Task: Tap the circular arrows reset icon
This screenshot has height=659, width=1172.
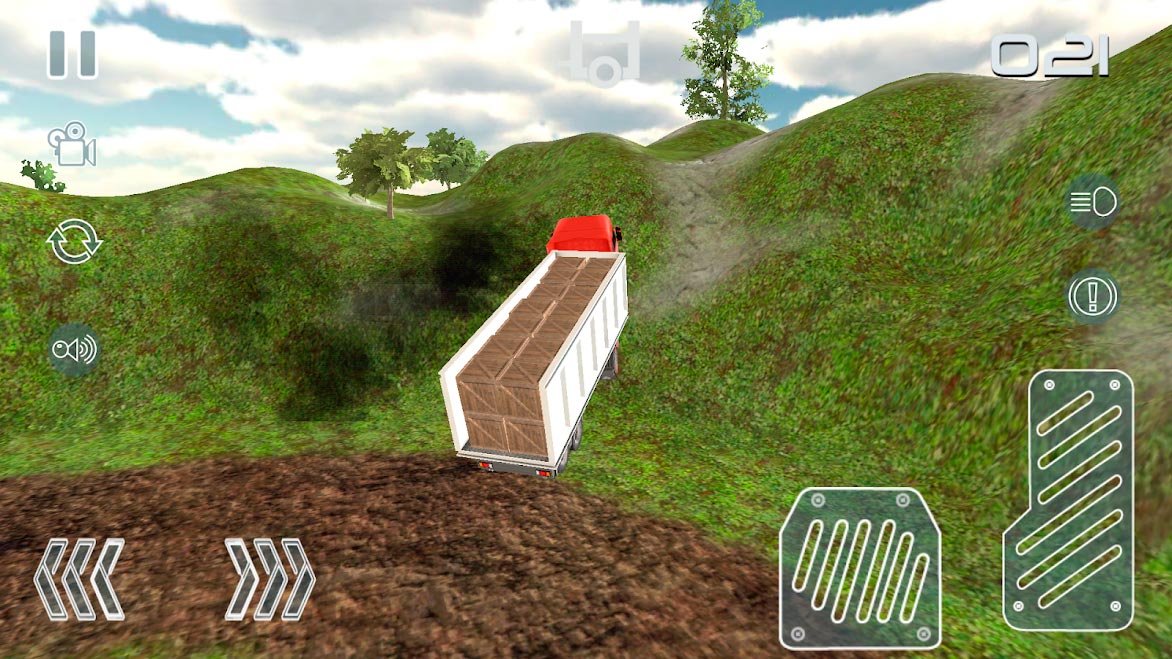Action: 75,242
